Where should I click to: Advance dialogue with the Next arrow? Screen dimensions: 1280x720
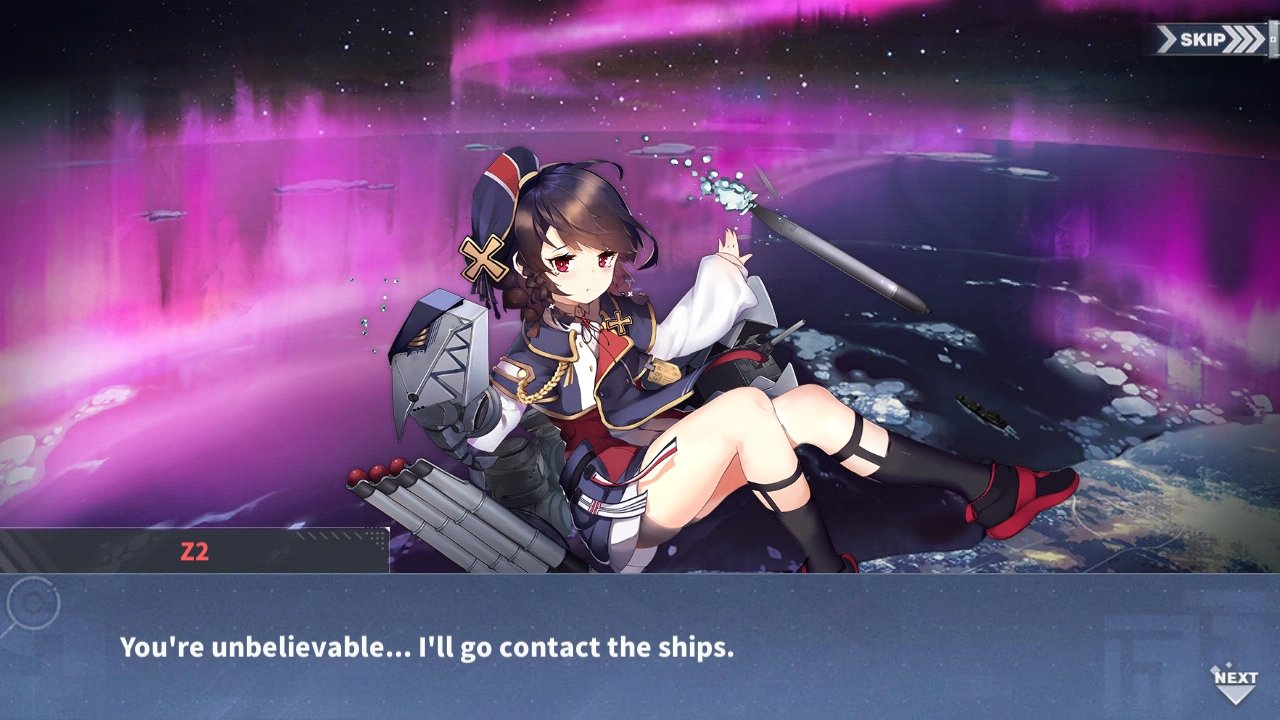(x=1235, y=684)
